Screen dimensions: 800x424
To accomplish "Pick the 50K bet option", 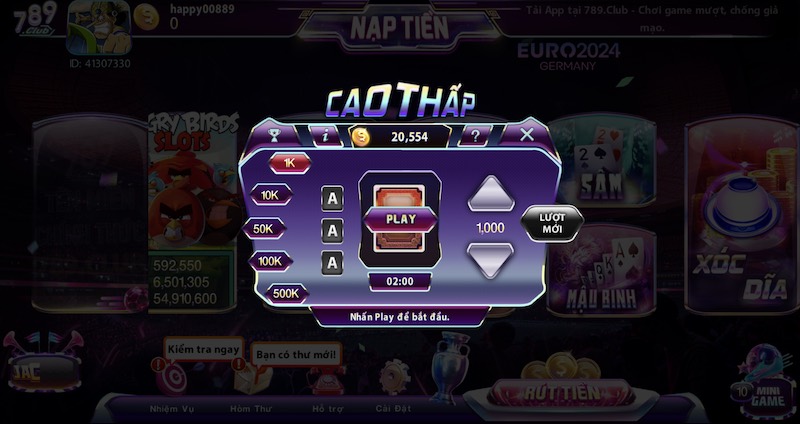I will (264, 228).
